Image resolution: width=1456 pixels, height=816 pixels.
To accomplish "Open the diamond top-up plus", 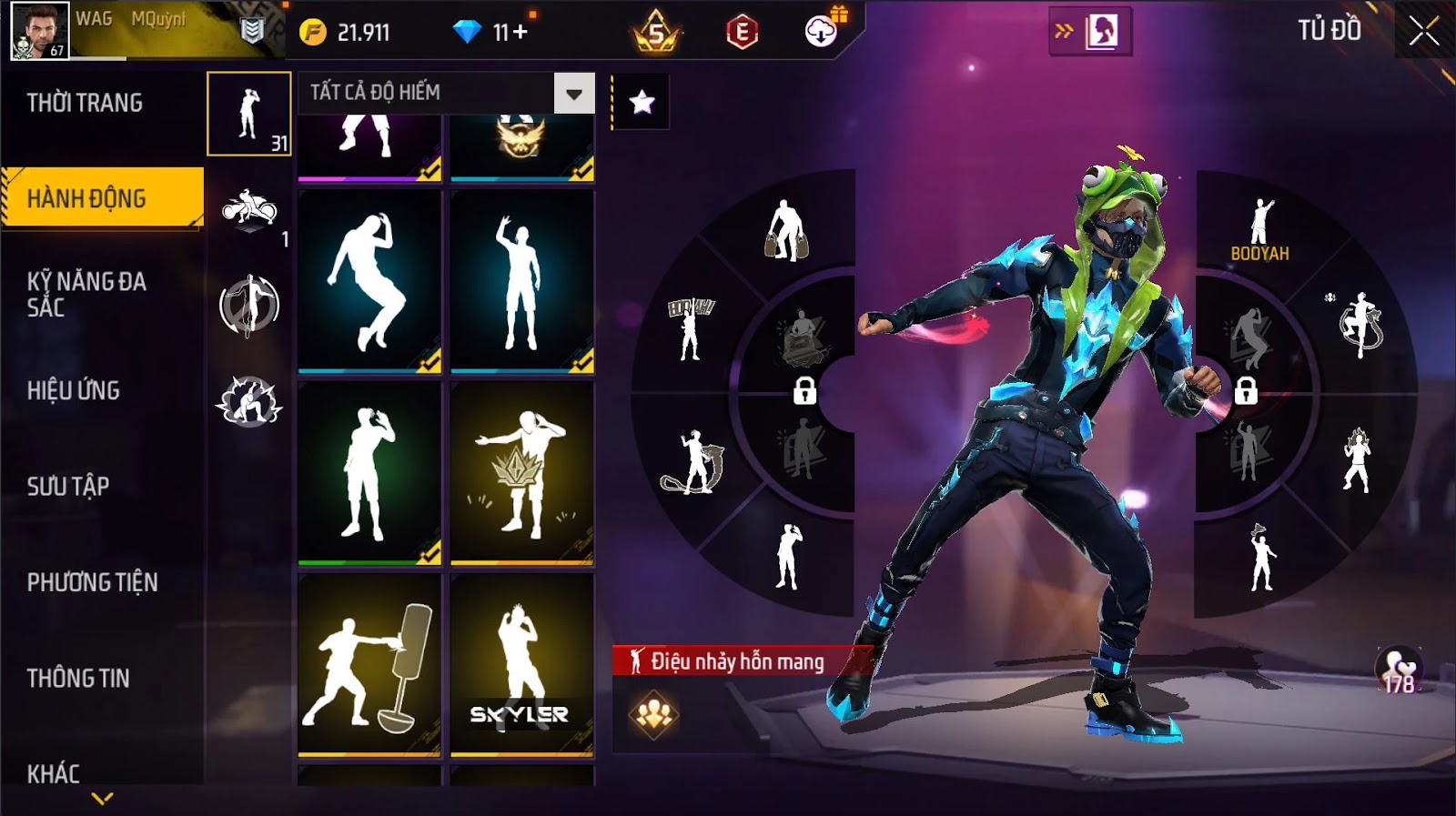I will pyautogui.click(x=521, y=33).
